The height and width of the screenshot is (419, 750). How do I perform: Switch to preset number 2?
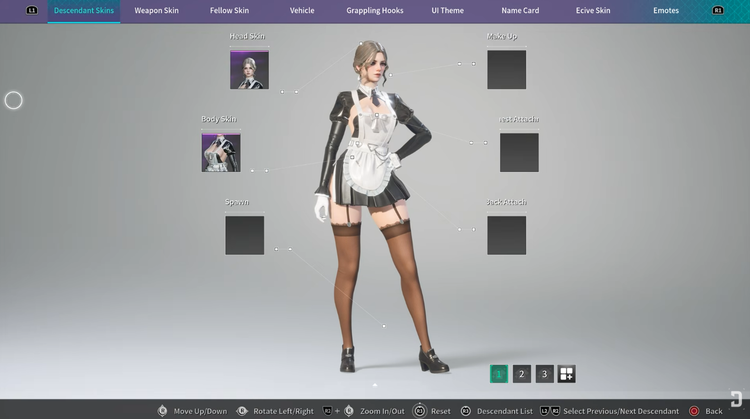click(x=522, y=374)
